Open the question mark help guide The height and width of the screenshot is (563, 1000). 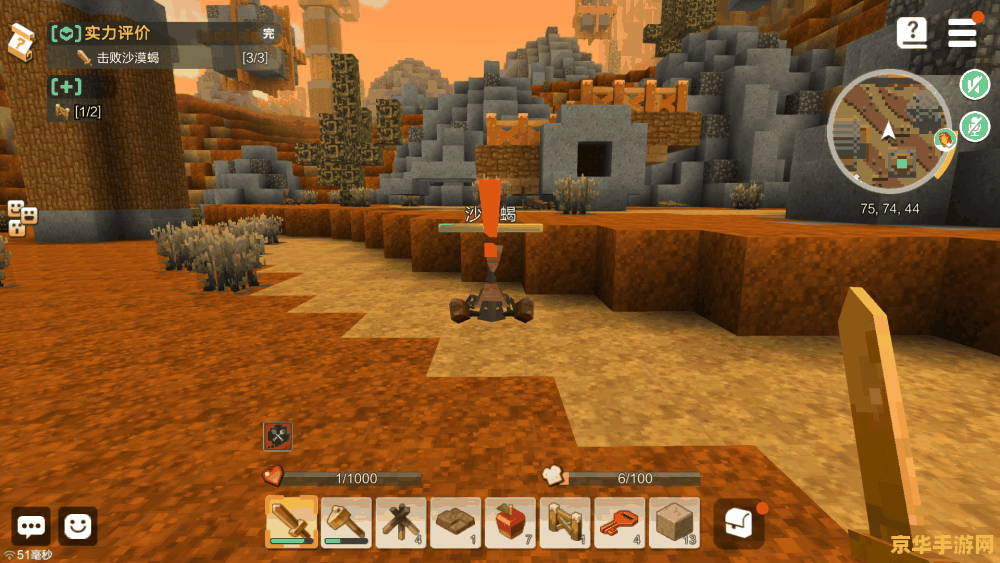(x=911, y=33)
